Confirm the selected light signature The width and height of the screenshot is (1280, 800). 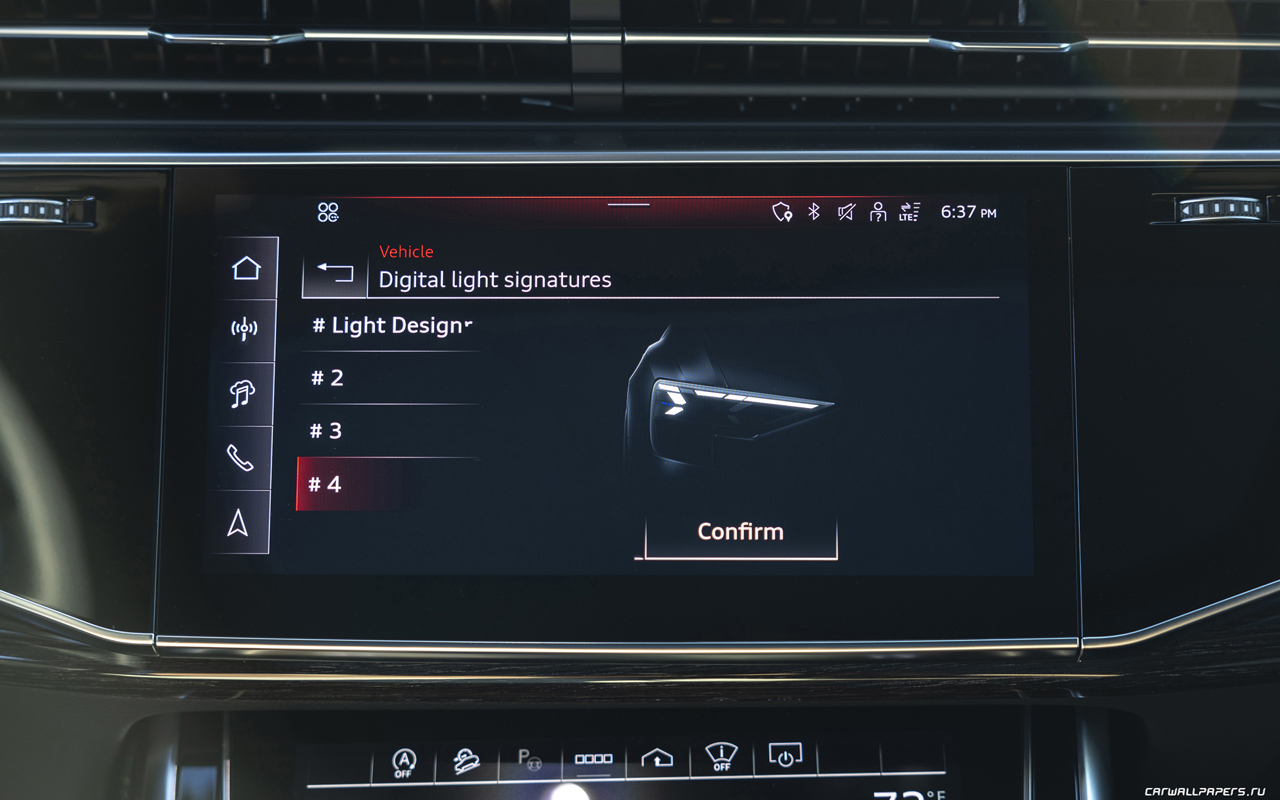pyautogui.click(x=740, y=532)
